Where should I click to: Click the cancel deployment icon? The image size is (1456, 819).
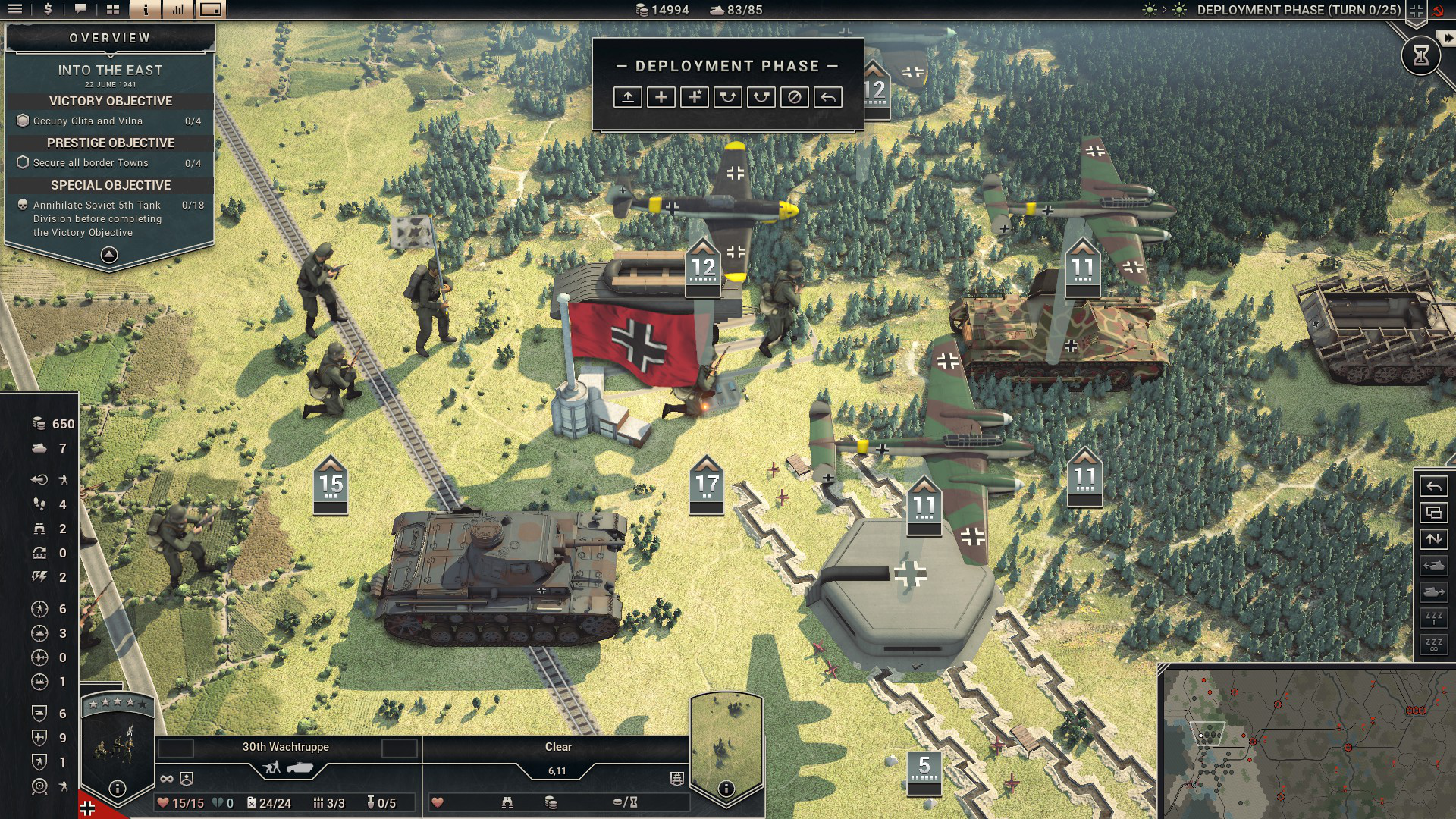point(795,97)
